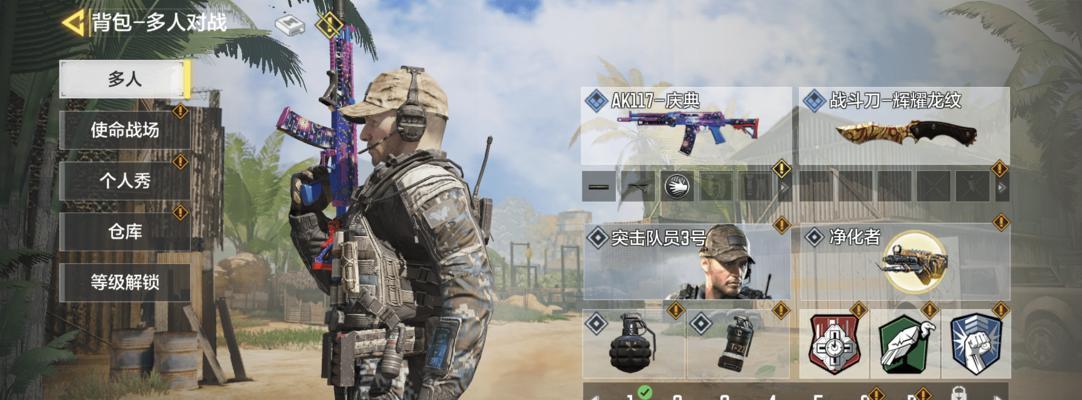Click the white box icon near title
The image size is (1082, 400).
tap(290, 25)
